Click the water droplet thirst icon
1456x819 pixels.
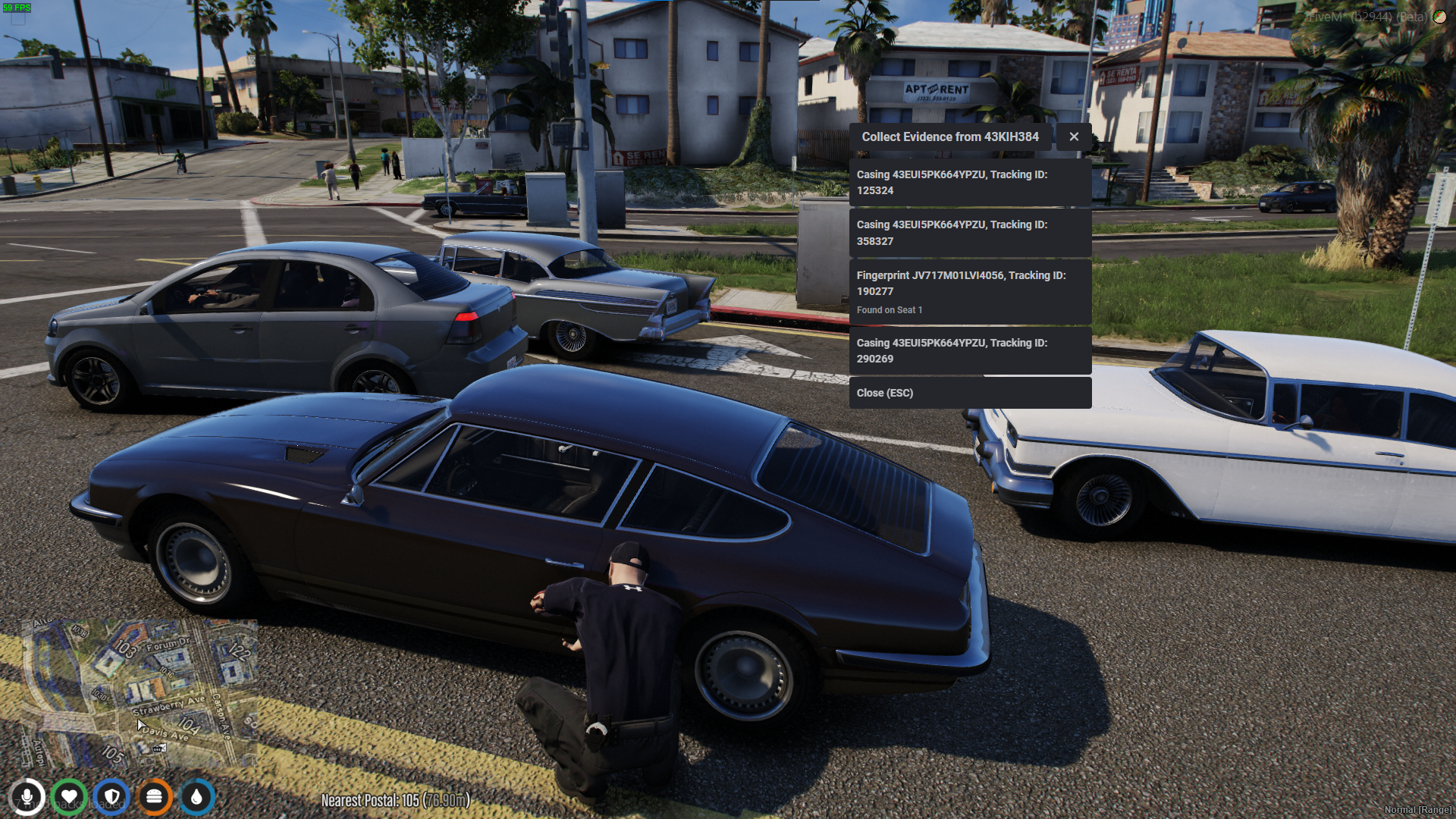(197, 797)
